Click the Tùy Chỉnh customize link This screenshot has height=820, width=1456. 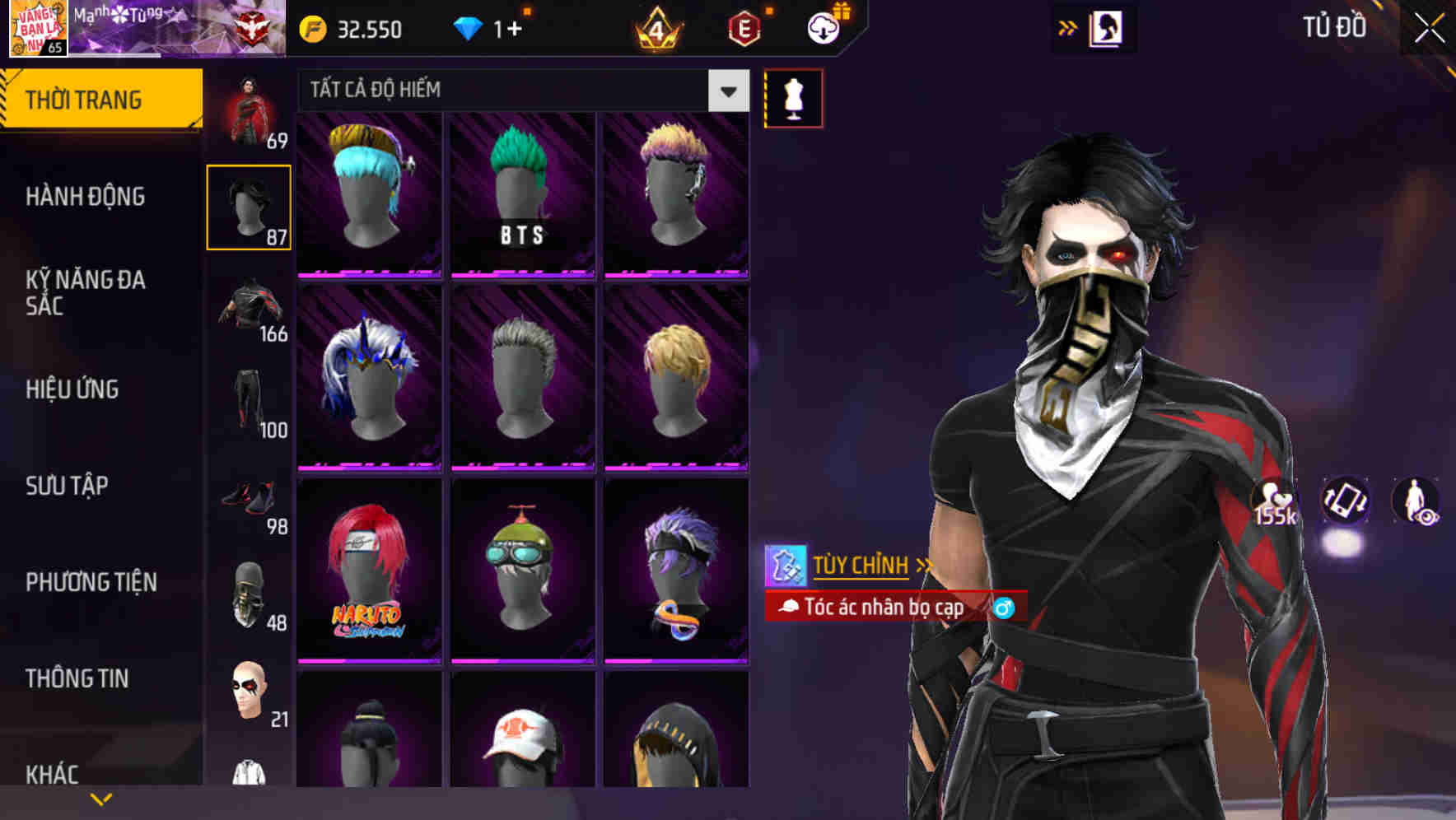[x=861, y=566]
